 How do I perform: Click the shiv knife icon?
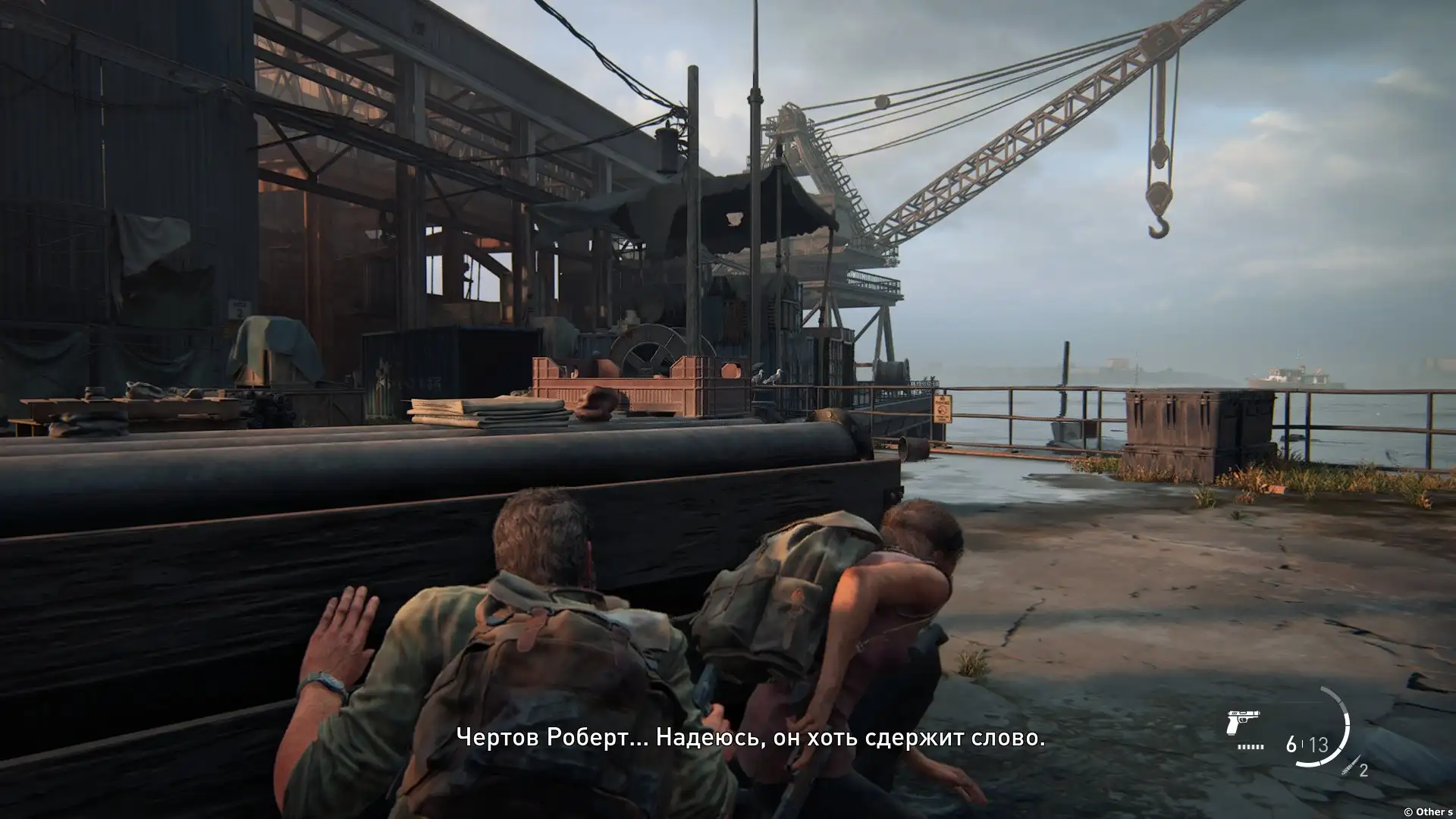[x=1348, y=767]
